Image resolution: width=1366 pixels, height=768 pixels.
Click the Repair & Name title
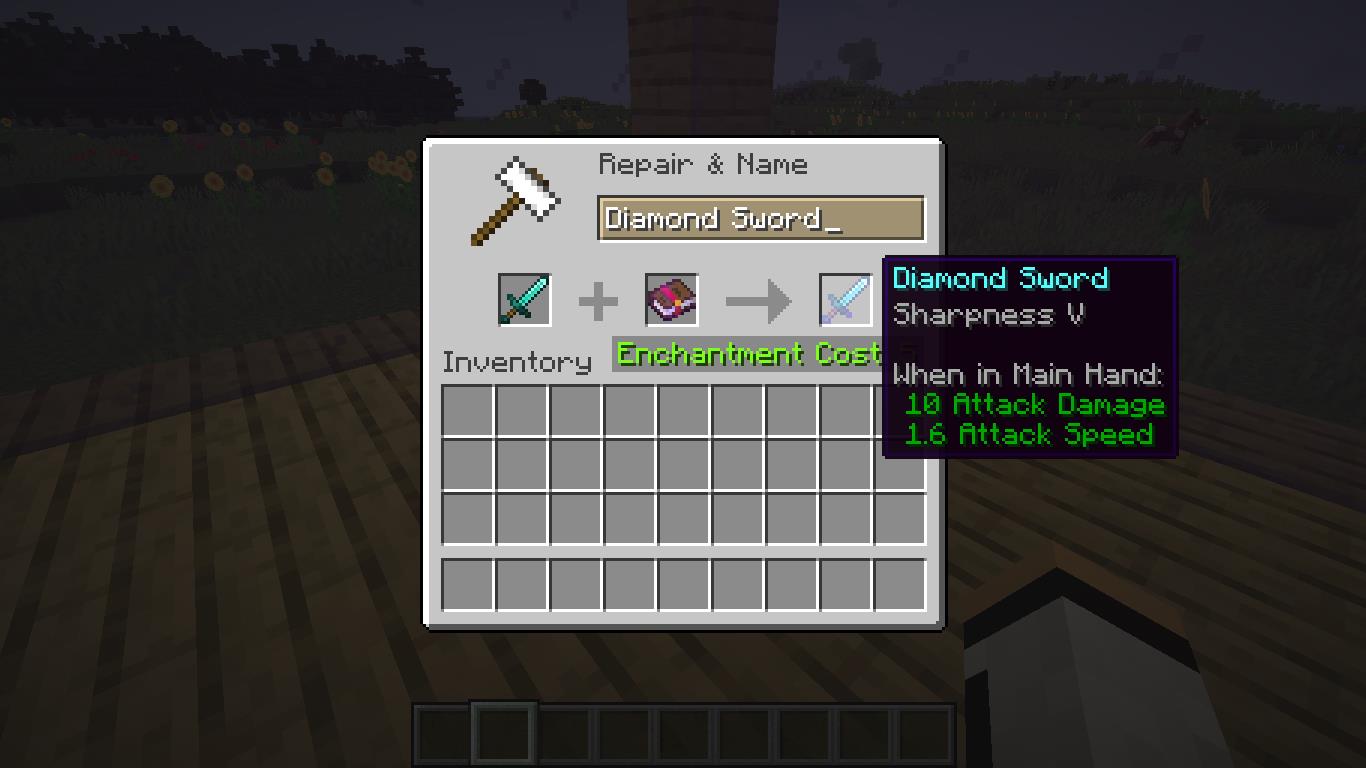(x=703, y=164)
